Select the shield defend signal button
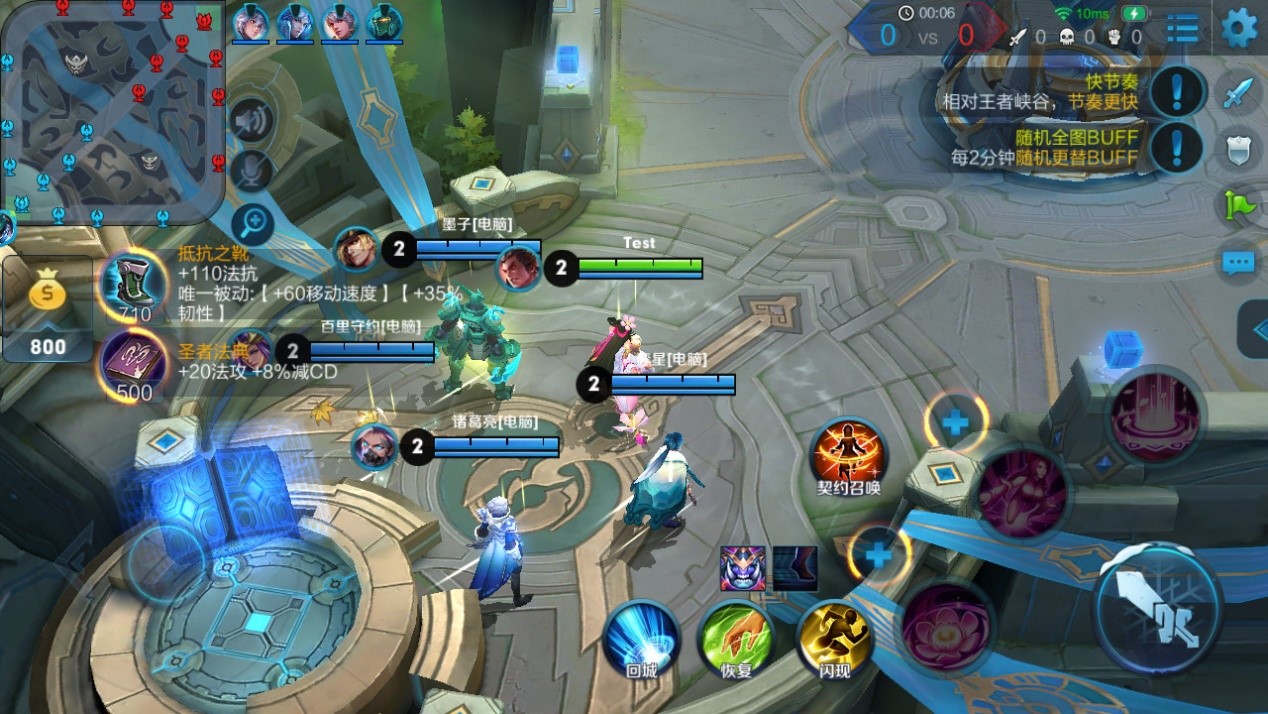The height and width of the screenshot is (714, 1268). coord(1239,149)
